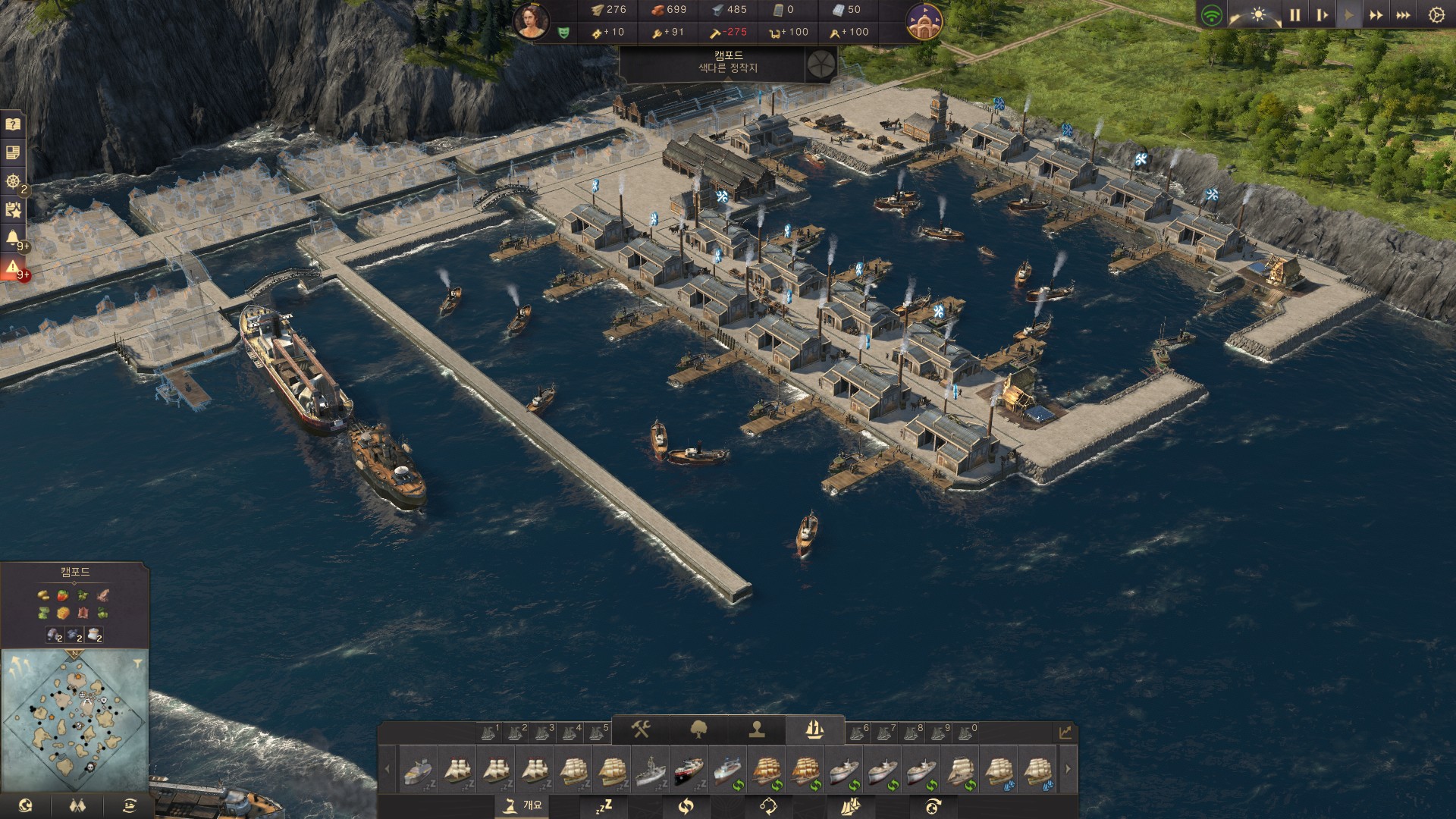Pause the game speed
Viewport: 1456px width, 819px height.
coord(1294,15)
